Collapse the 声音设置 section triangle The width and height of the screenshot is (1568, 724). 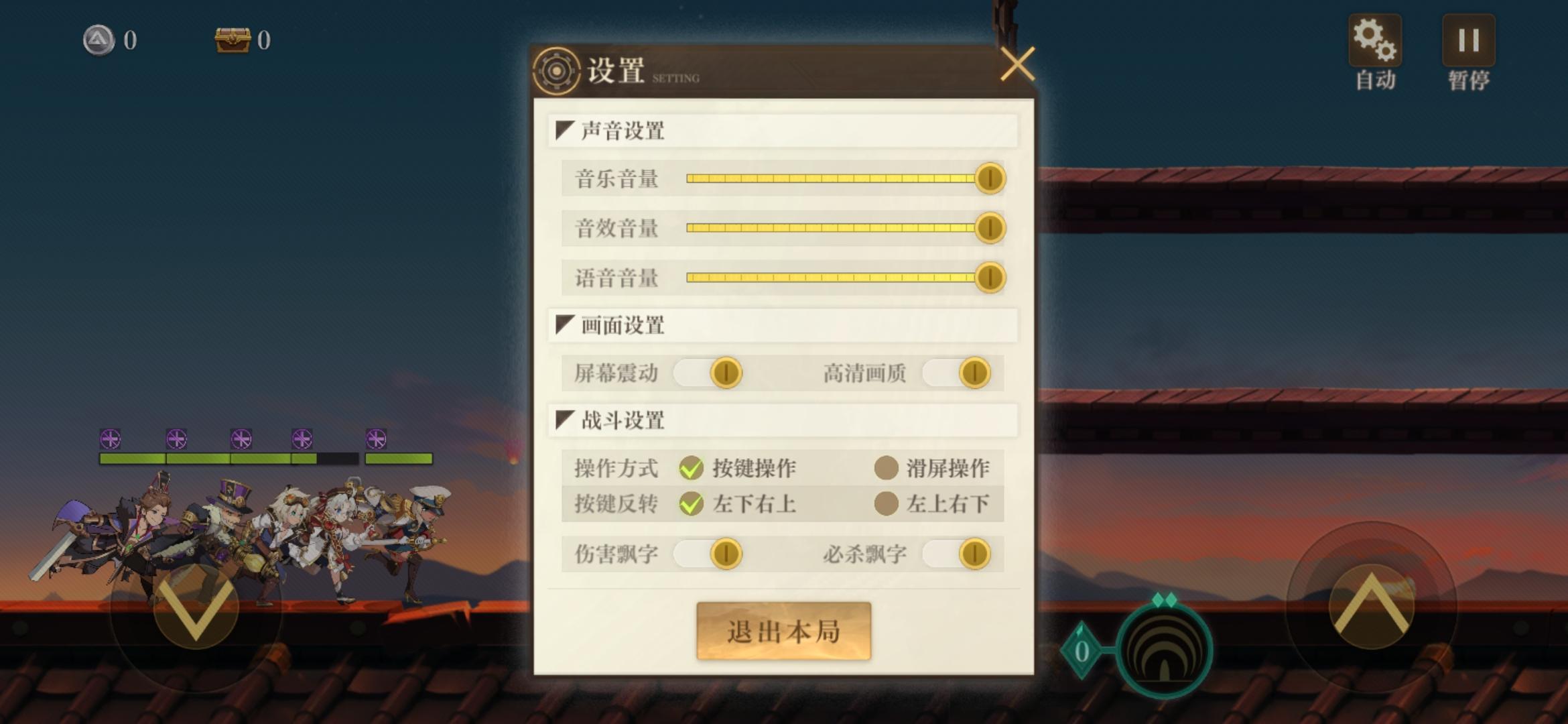click(x=565, y=128)
